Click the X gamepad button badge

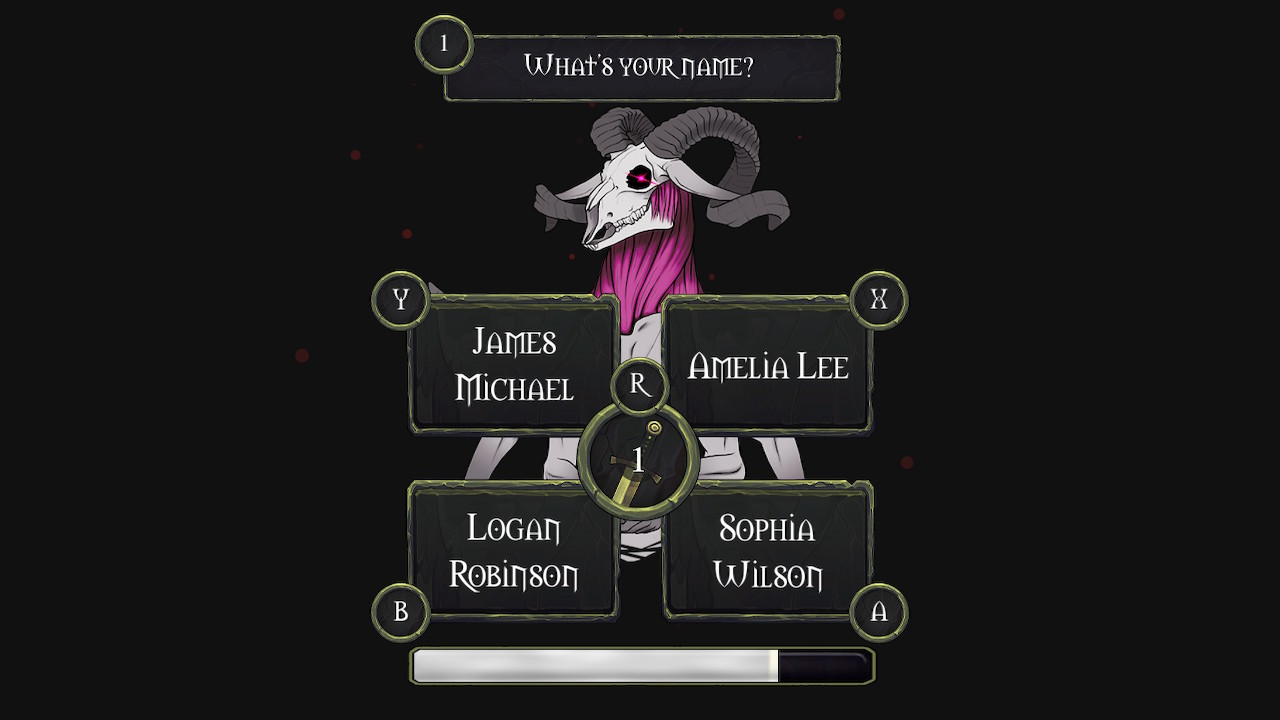(x=879, y=297)
